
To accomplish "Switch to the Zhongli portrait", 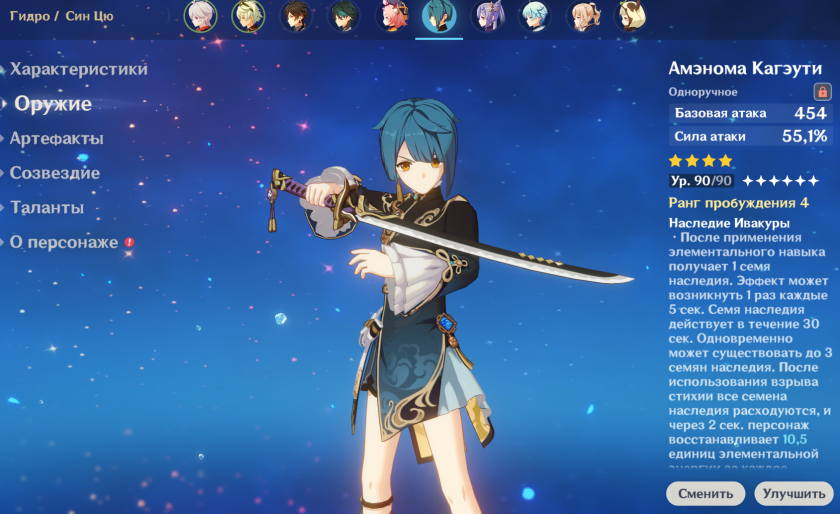I will pyautogui.click(x=296, y=16).
